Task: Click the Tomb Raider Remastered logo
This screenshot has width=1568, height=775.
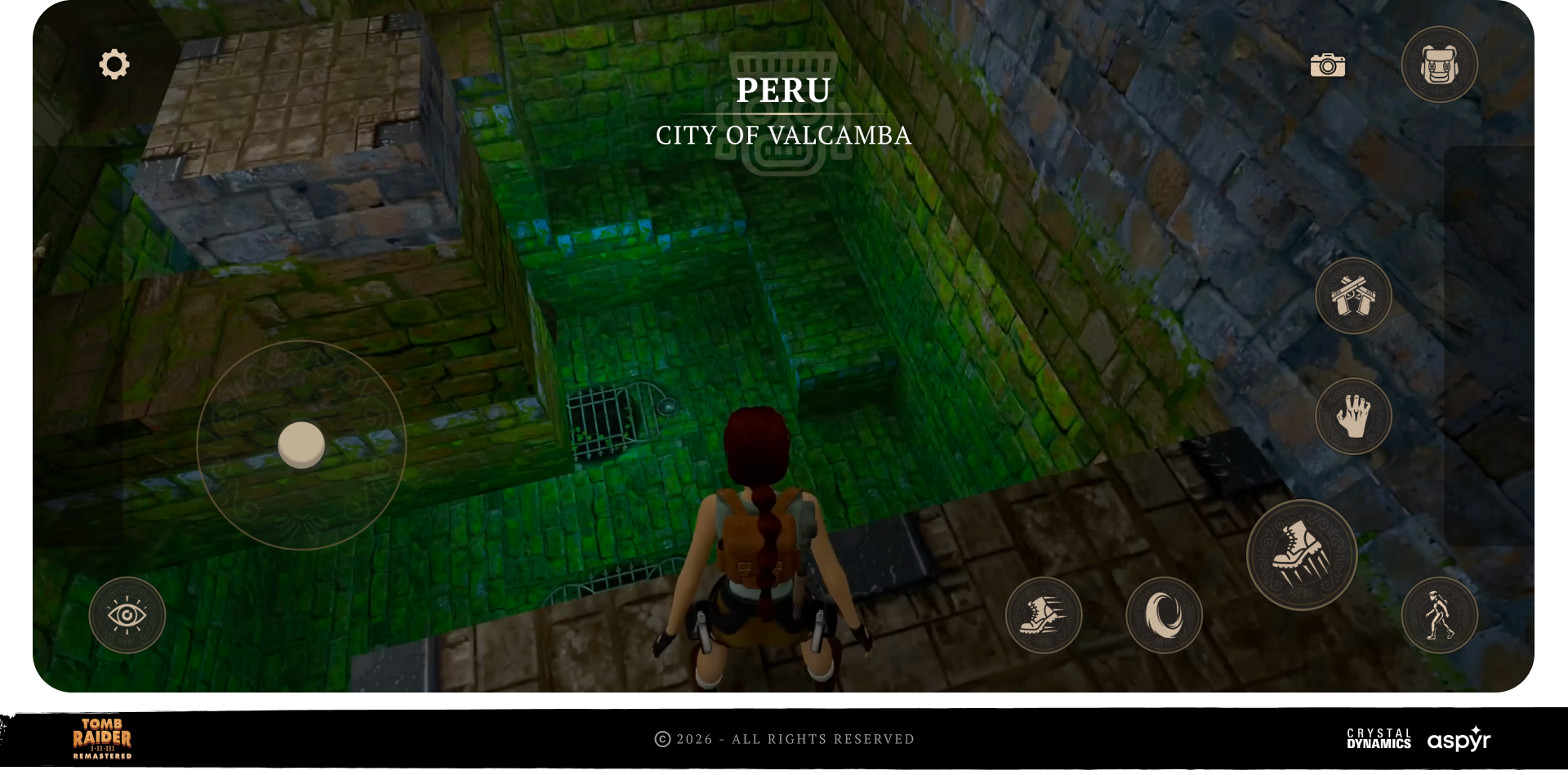Action: 102,738
